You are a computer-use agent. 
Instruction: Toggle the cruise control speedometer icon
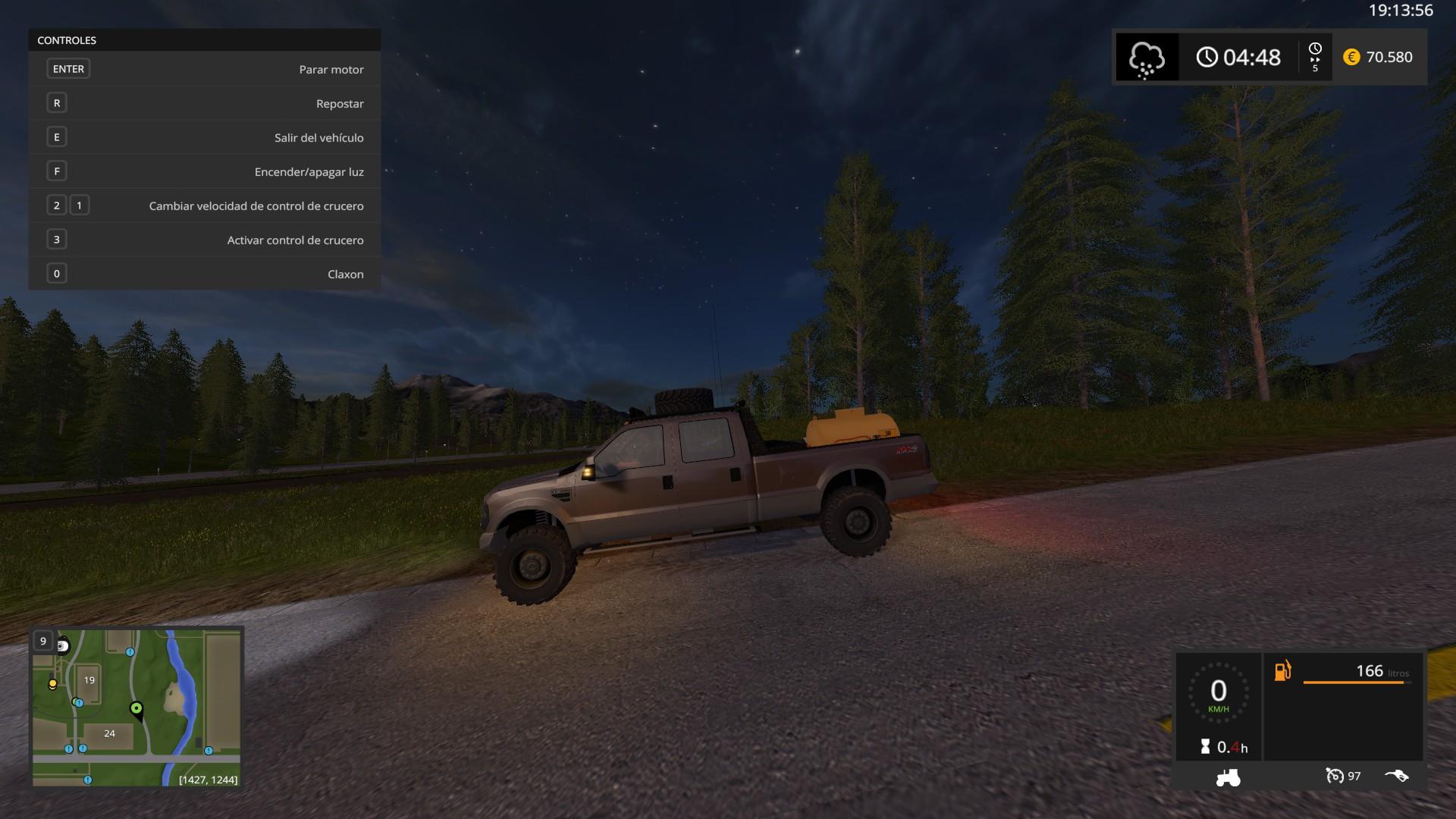point(1335,776)
